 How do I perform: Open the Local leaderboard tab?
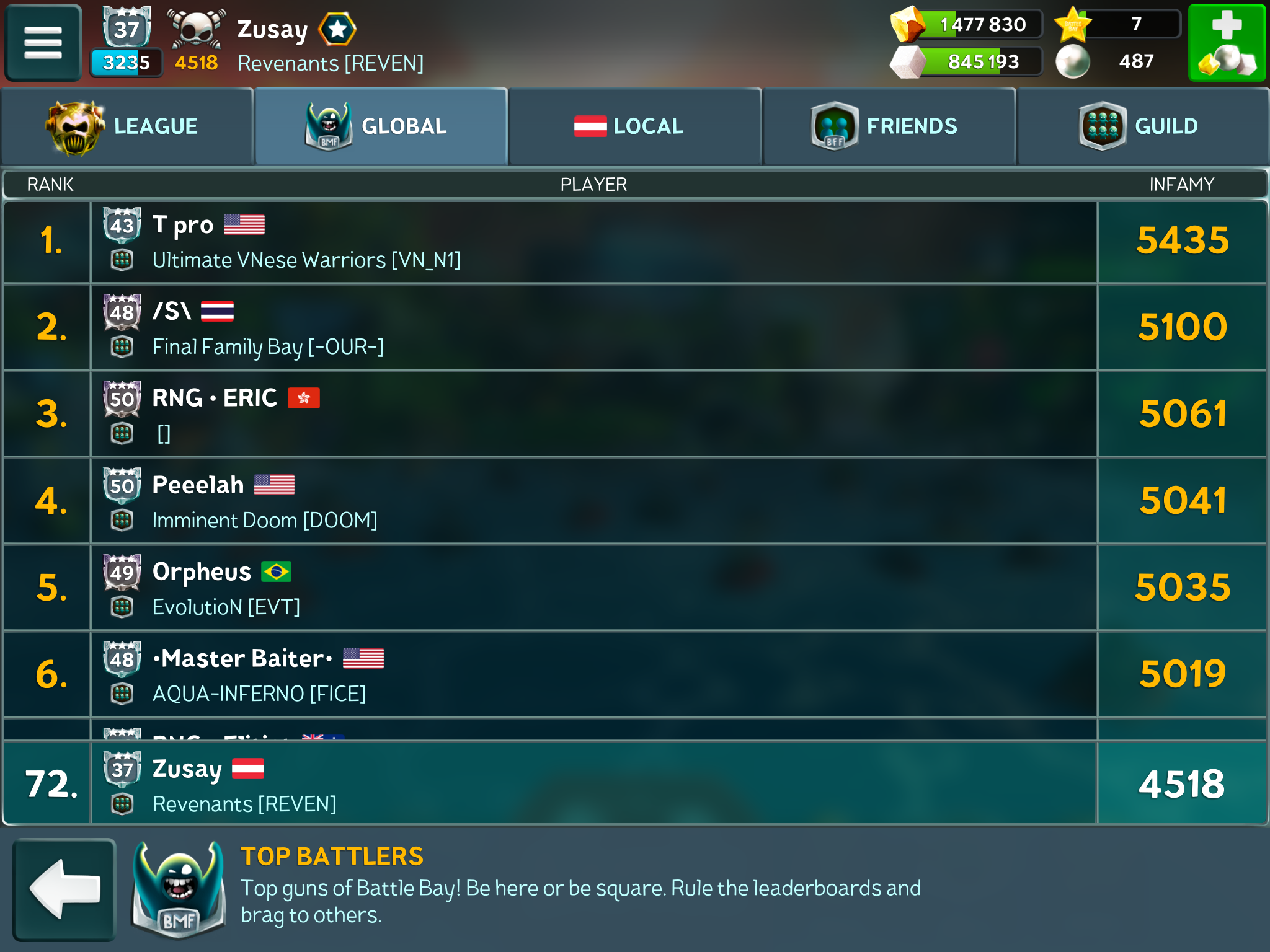coord(635,126)
